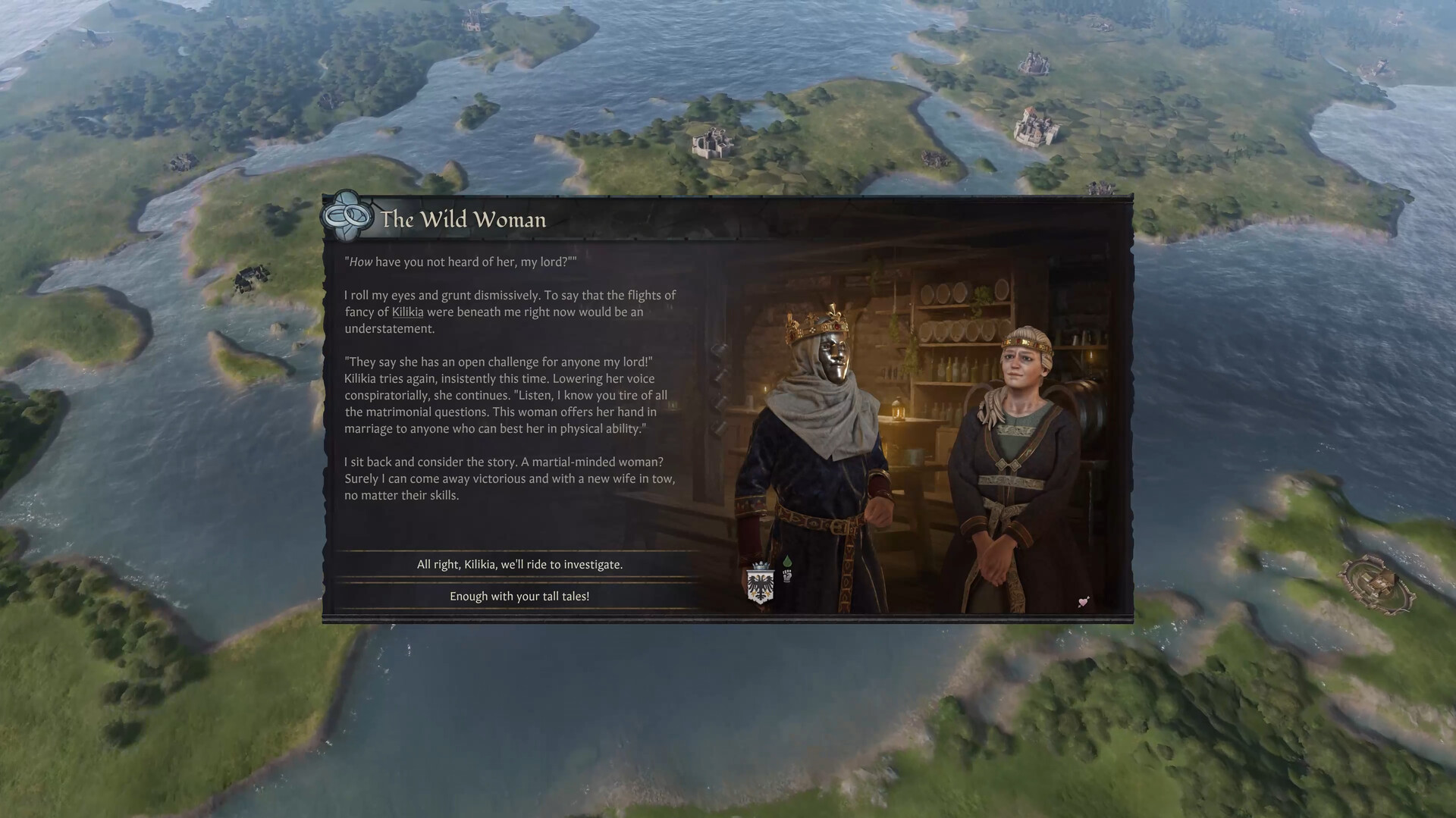Click the green scheme droplet icon
This screenshot has height=818, width=1456.
point(786,560)
